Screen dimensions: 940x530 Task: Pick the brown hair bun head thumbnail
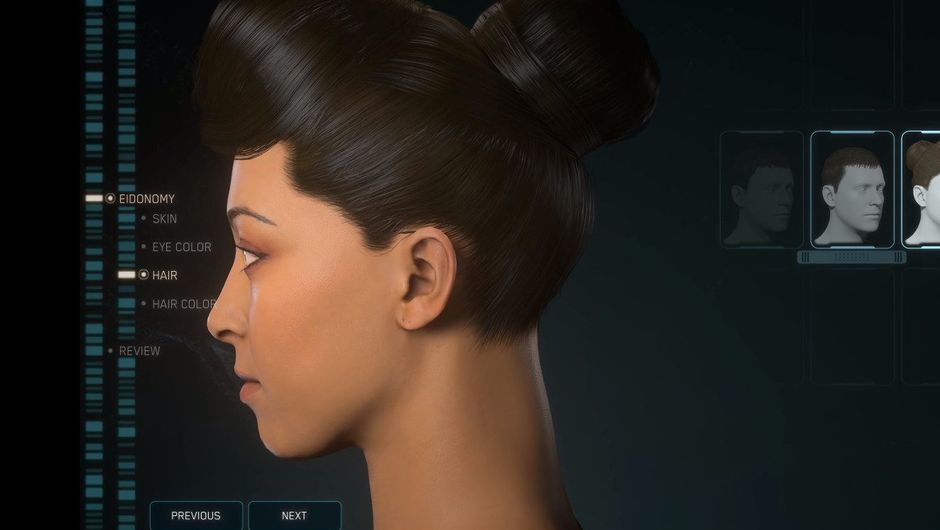tap(923, 189)
